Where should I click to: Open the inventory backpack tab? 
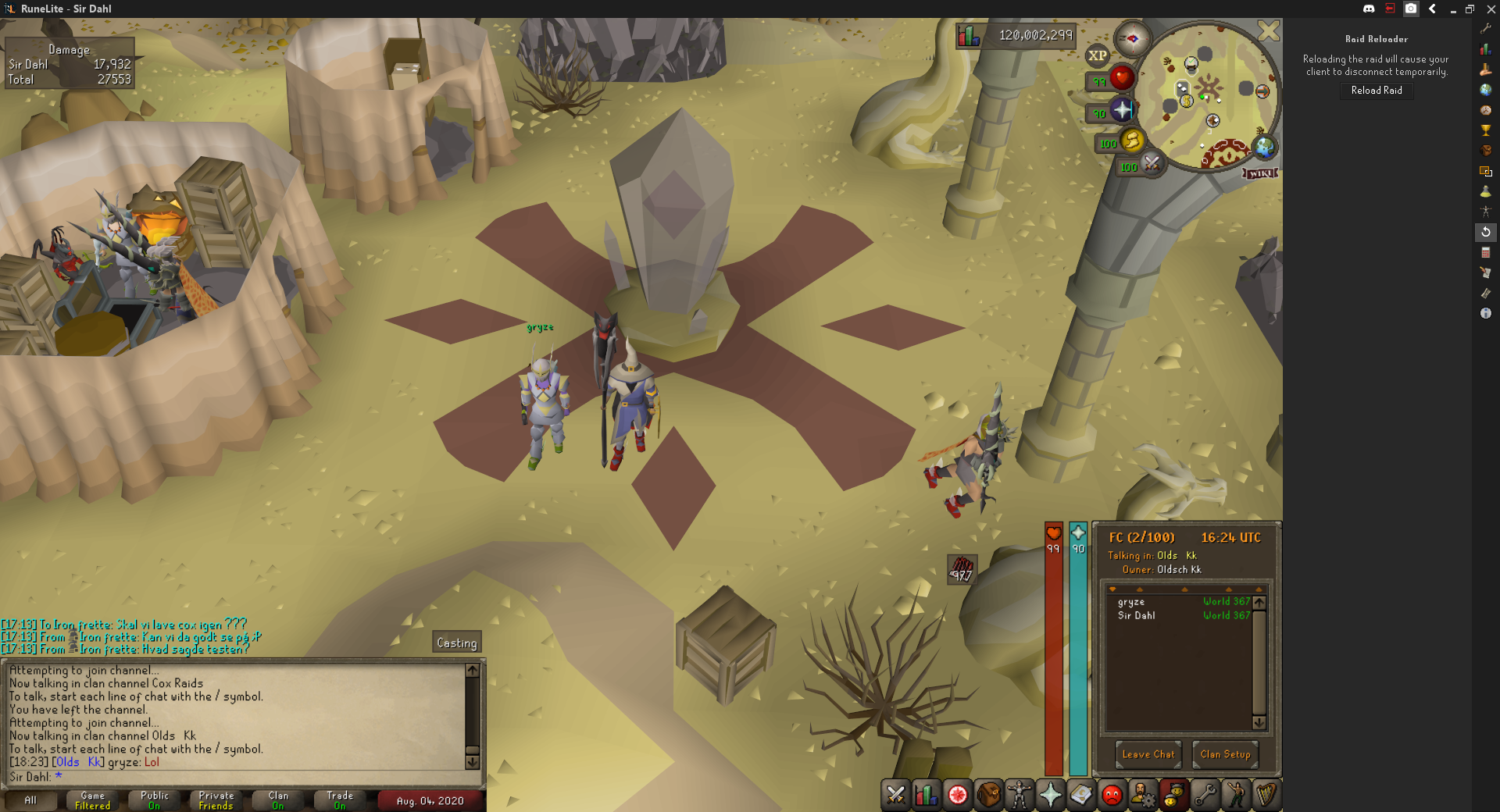pos(988,796)
